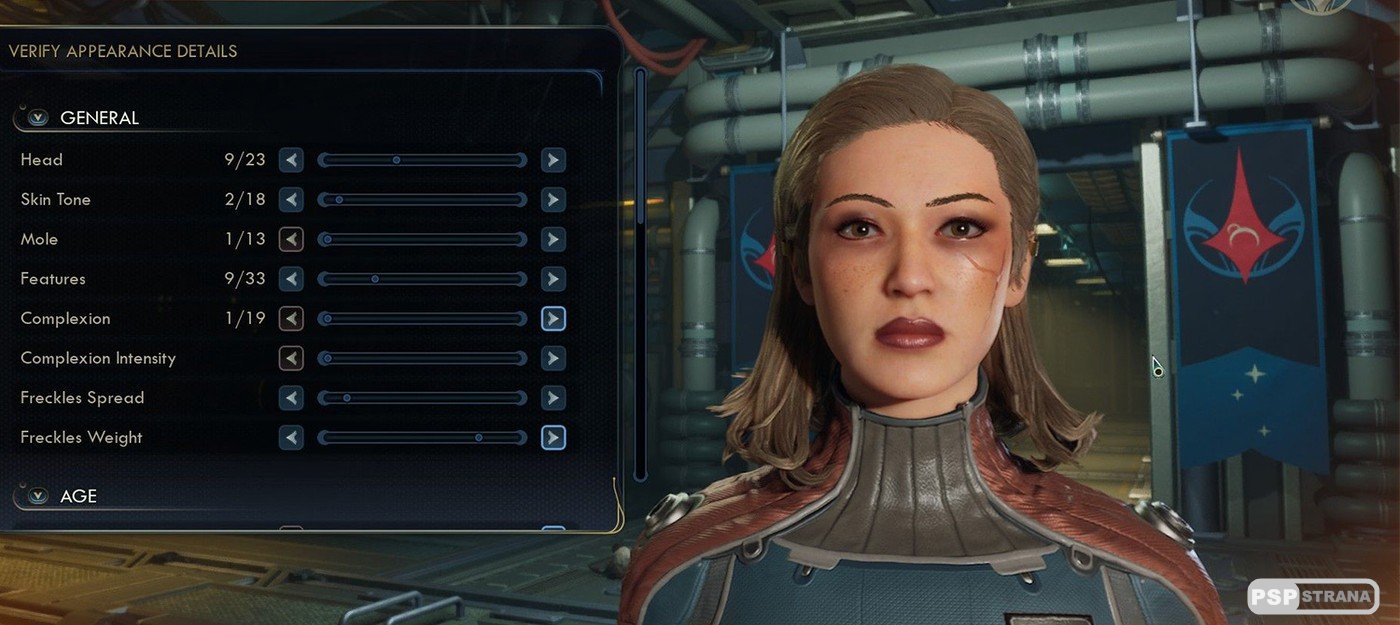
Task: Advance to next Features option
Action: [553, 279]
